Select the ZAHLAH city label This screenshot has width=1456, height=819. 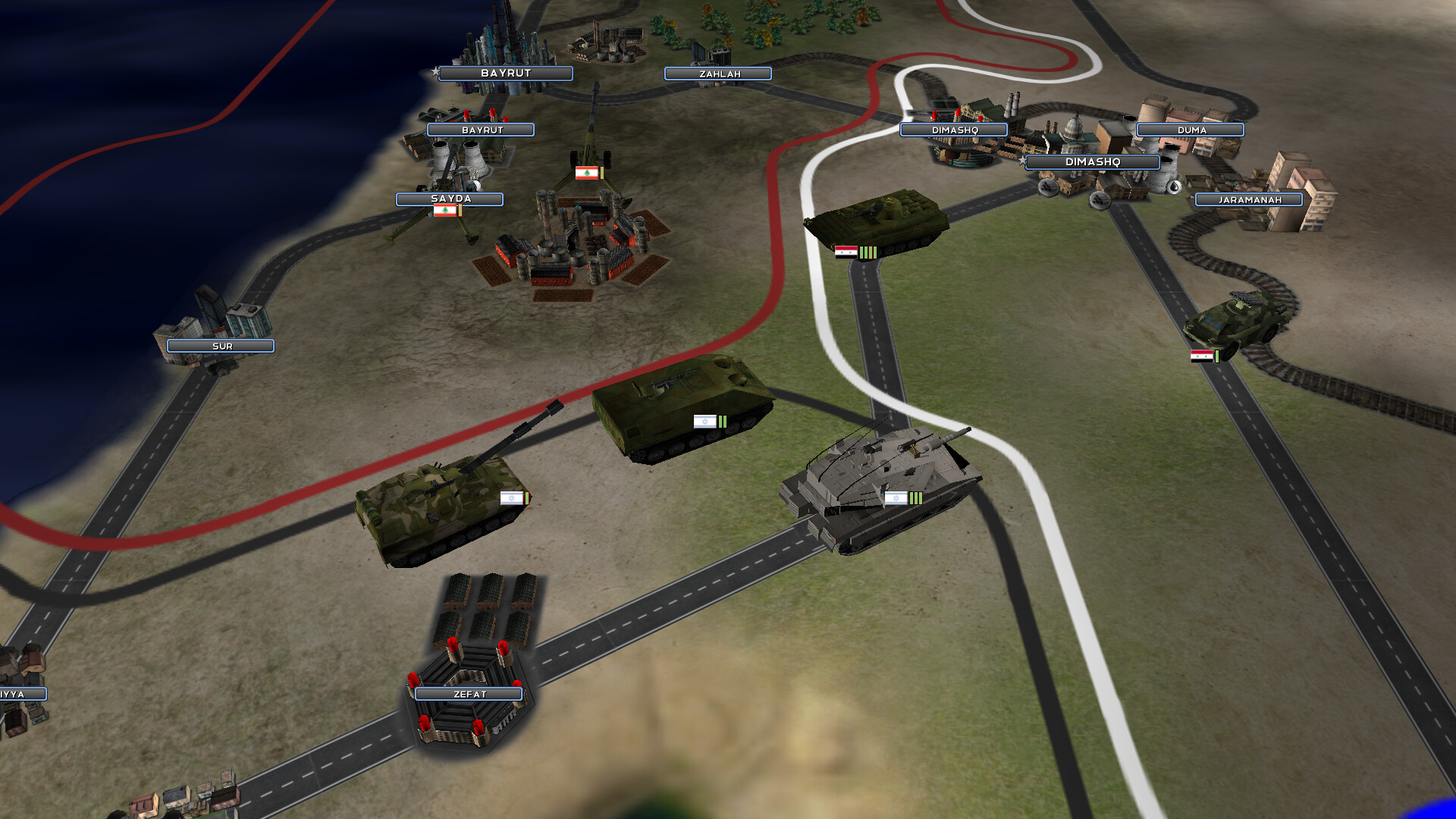tap(717, 74)
